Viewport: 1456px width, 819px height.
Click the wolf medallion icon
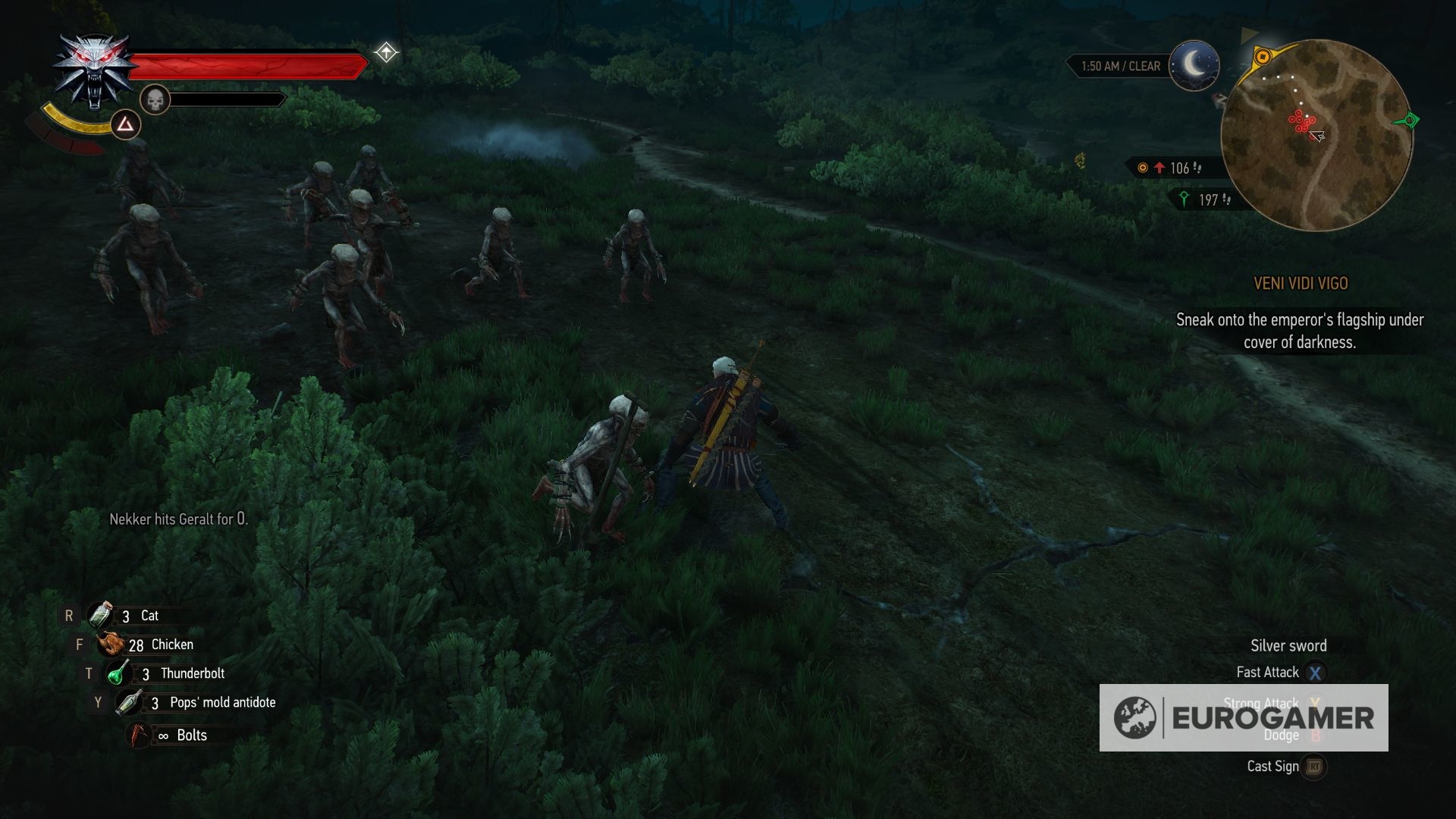pyautogui.click(x=93, y=71)
